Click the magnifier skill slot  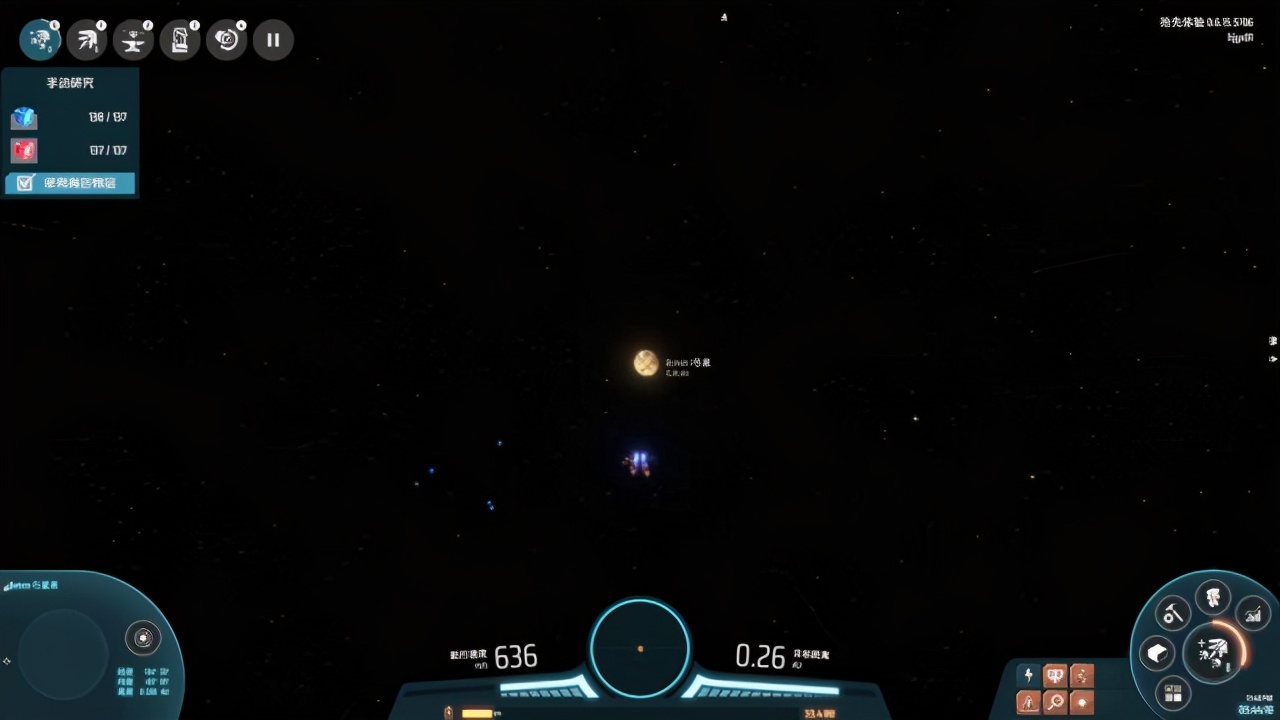pyautogui.click(x=1055, y=703)
